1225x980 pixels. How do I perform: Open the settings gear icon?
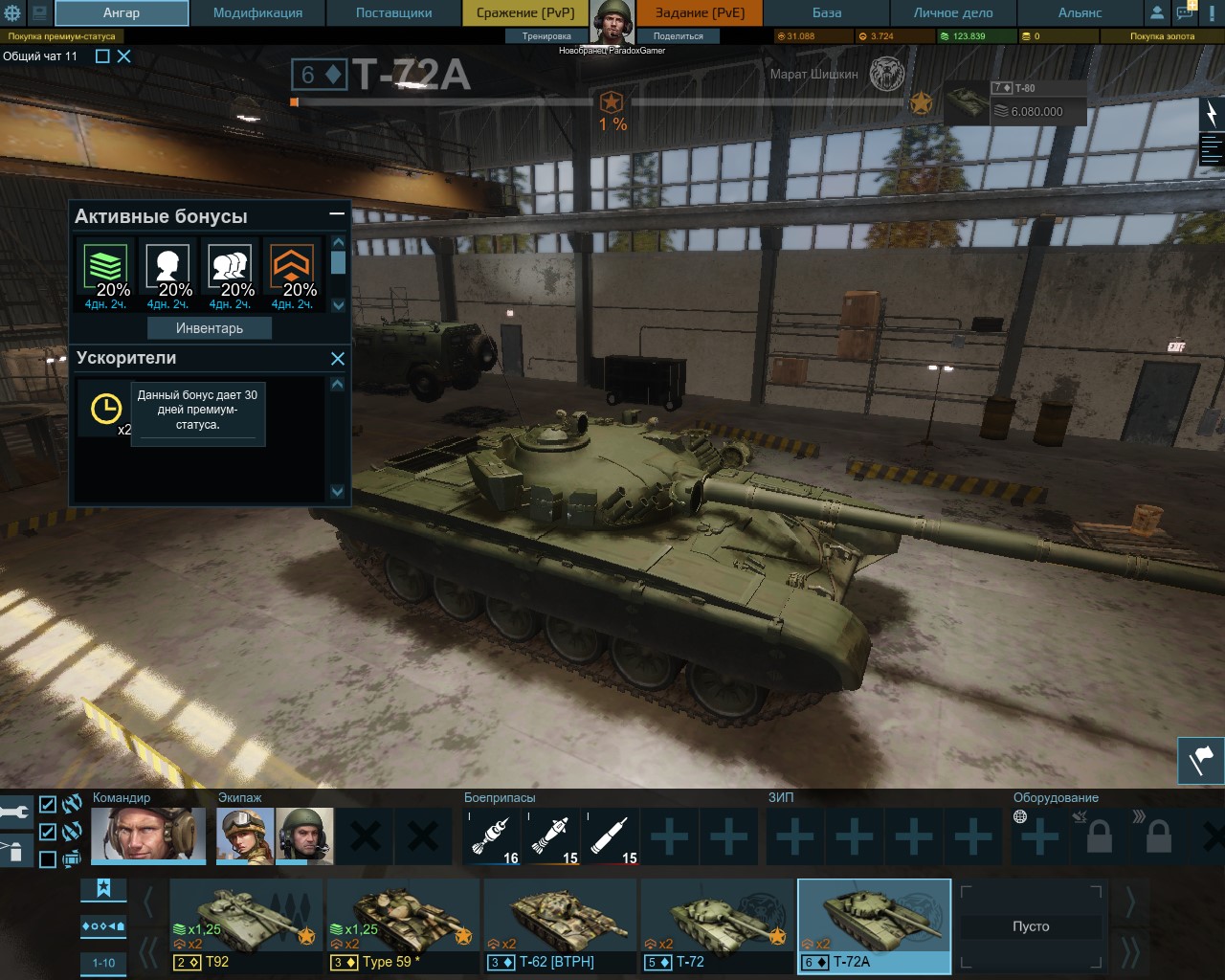tap(12, 13)
